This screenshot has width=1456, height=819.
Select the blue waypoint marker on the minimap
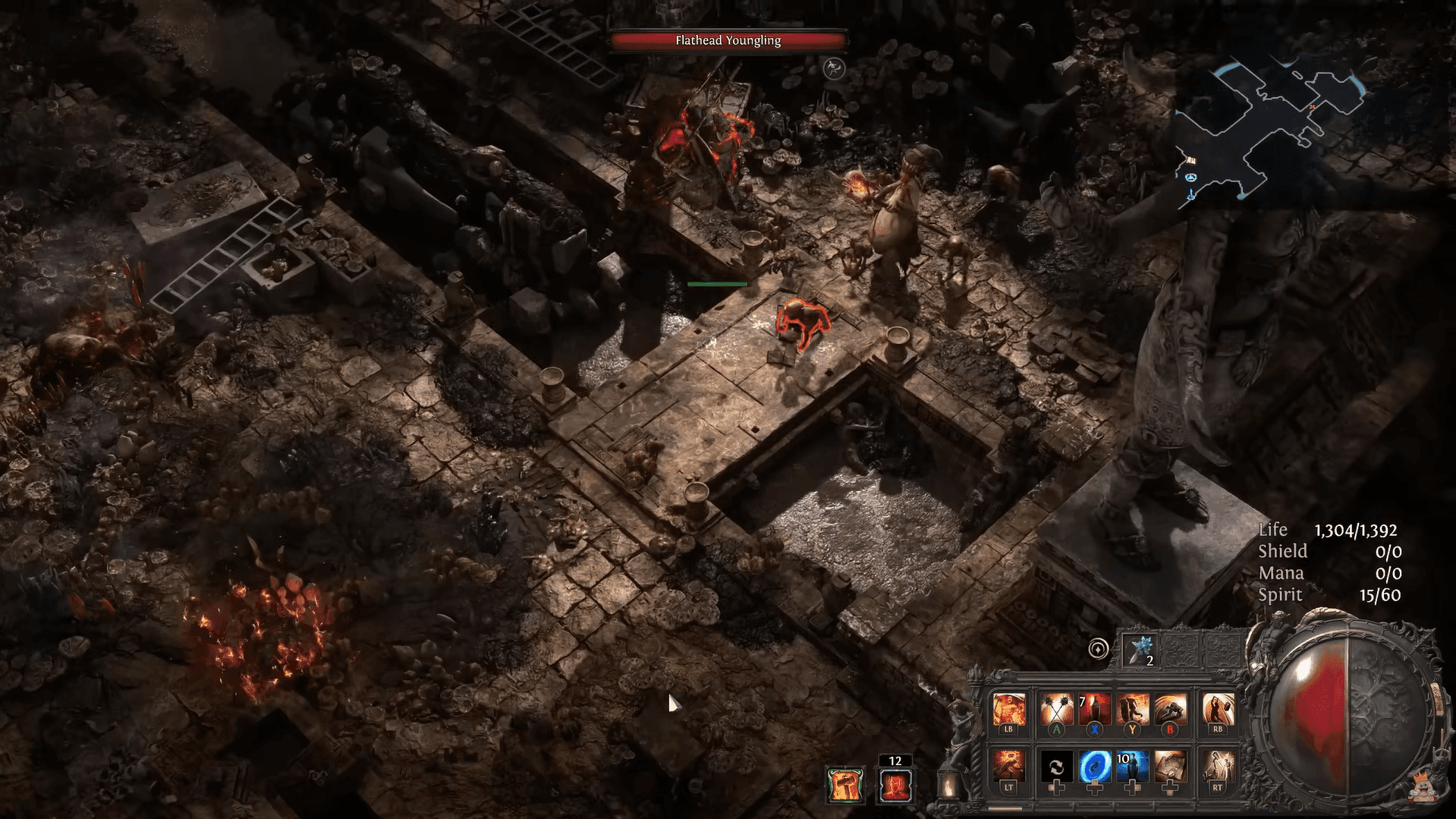[1190, 177]
